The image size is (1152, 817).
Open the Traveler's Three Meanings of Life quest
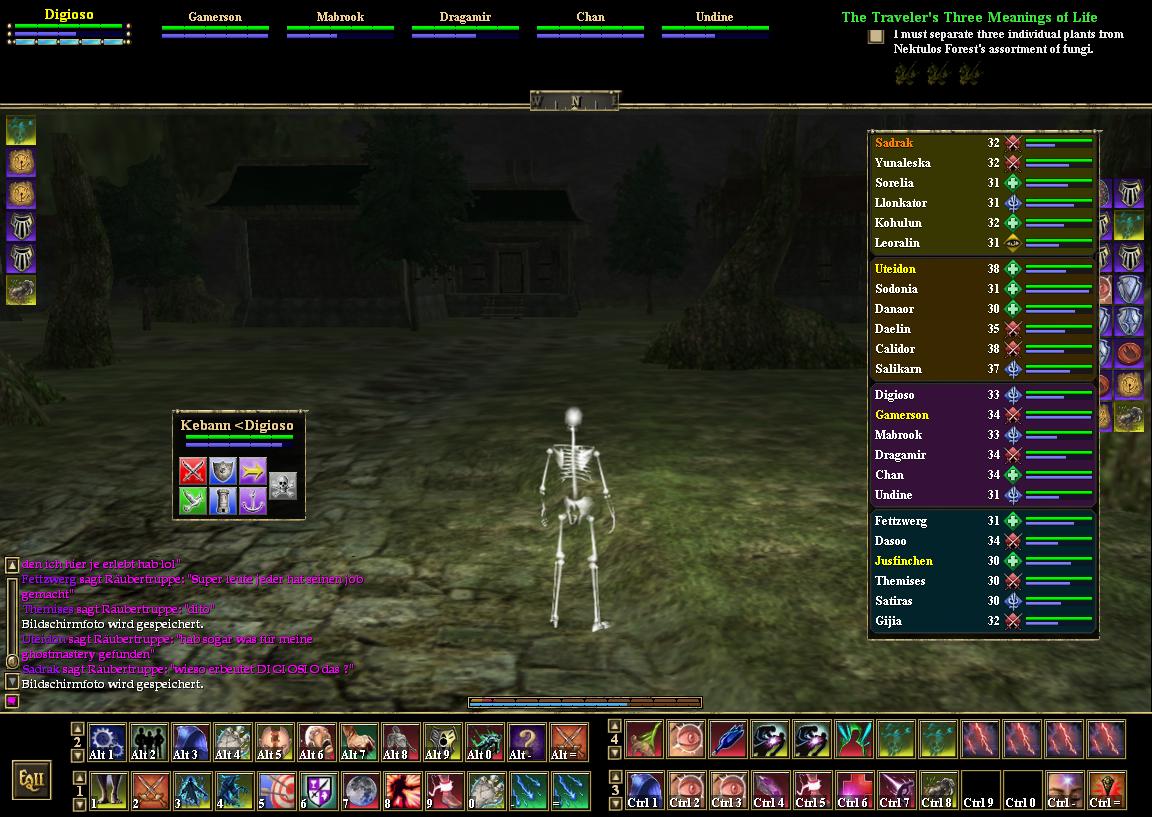[x=968, y=17]
